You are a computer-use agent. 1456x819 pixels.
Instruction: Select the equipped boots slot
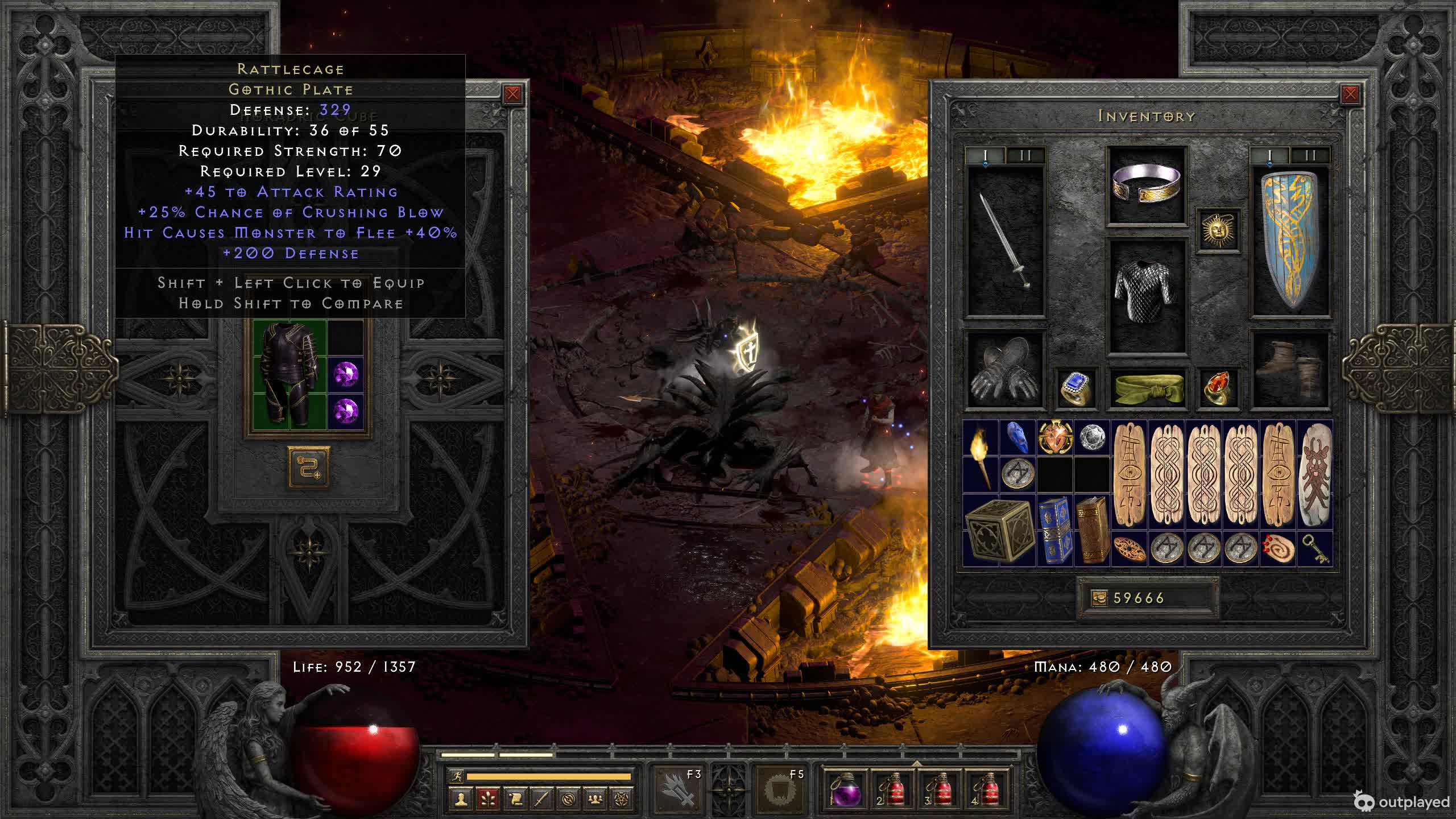[x=1290, y=370]
